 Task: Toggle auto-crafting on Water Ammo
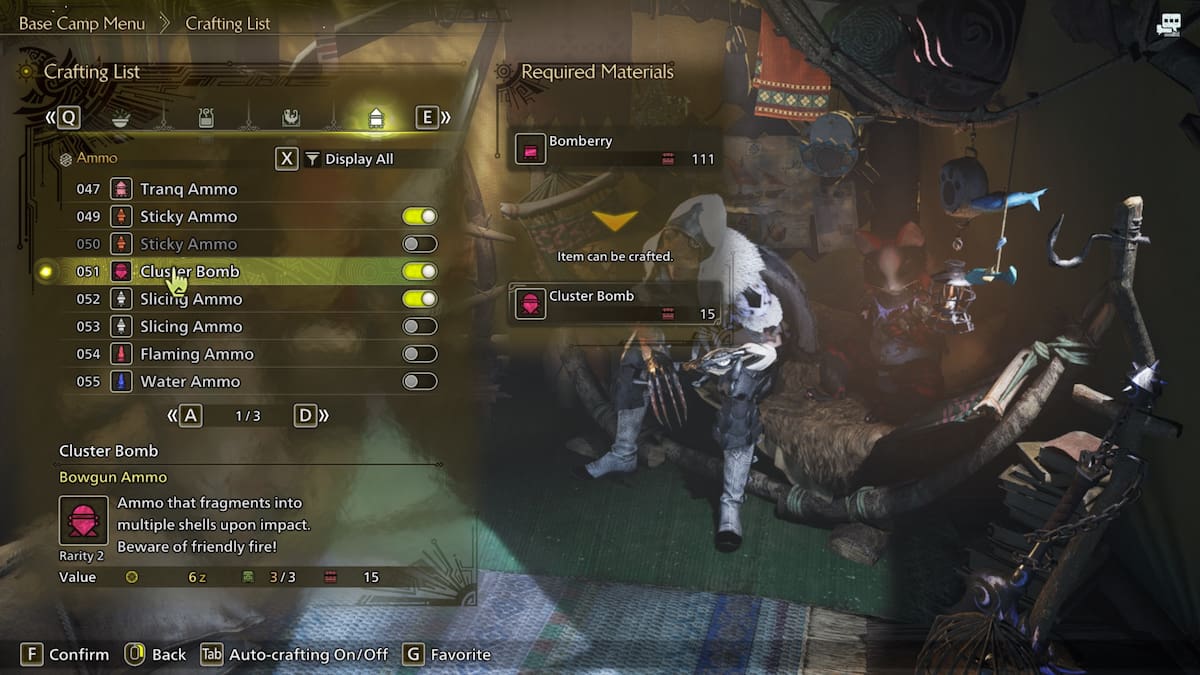pyautogui.click(x=420, y=381)
